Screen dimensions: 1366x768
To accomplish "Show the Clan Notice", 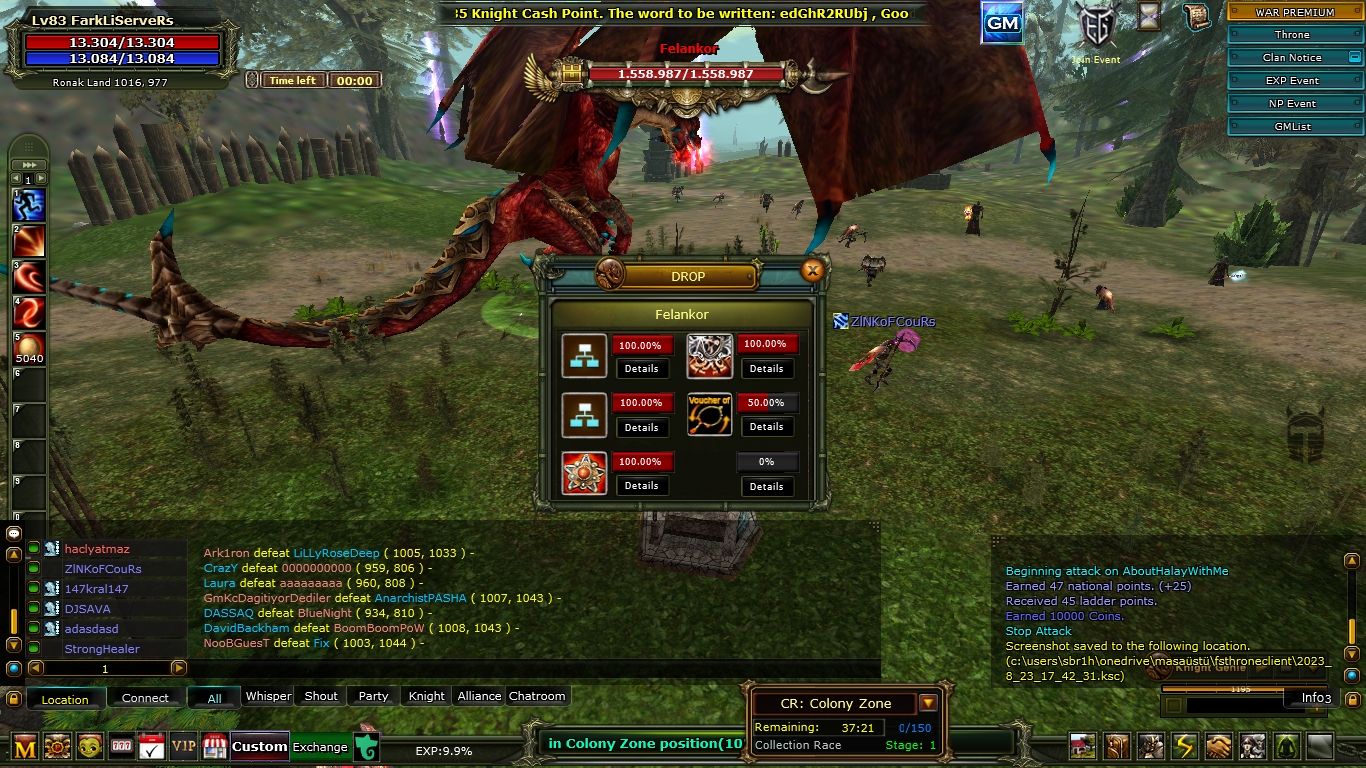I will pyautogui.click(x=1291, y=58).
